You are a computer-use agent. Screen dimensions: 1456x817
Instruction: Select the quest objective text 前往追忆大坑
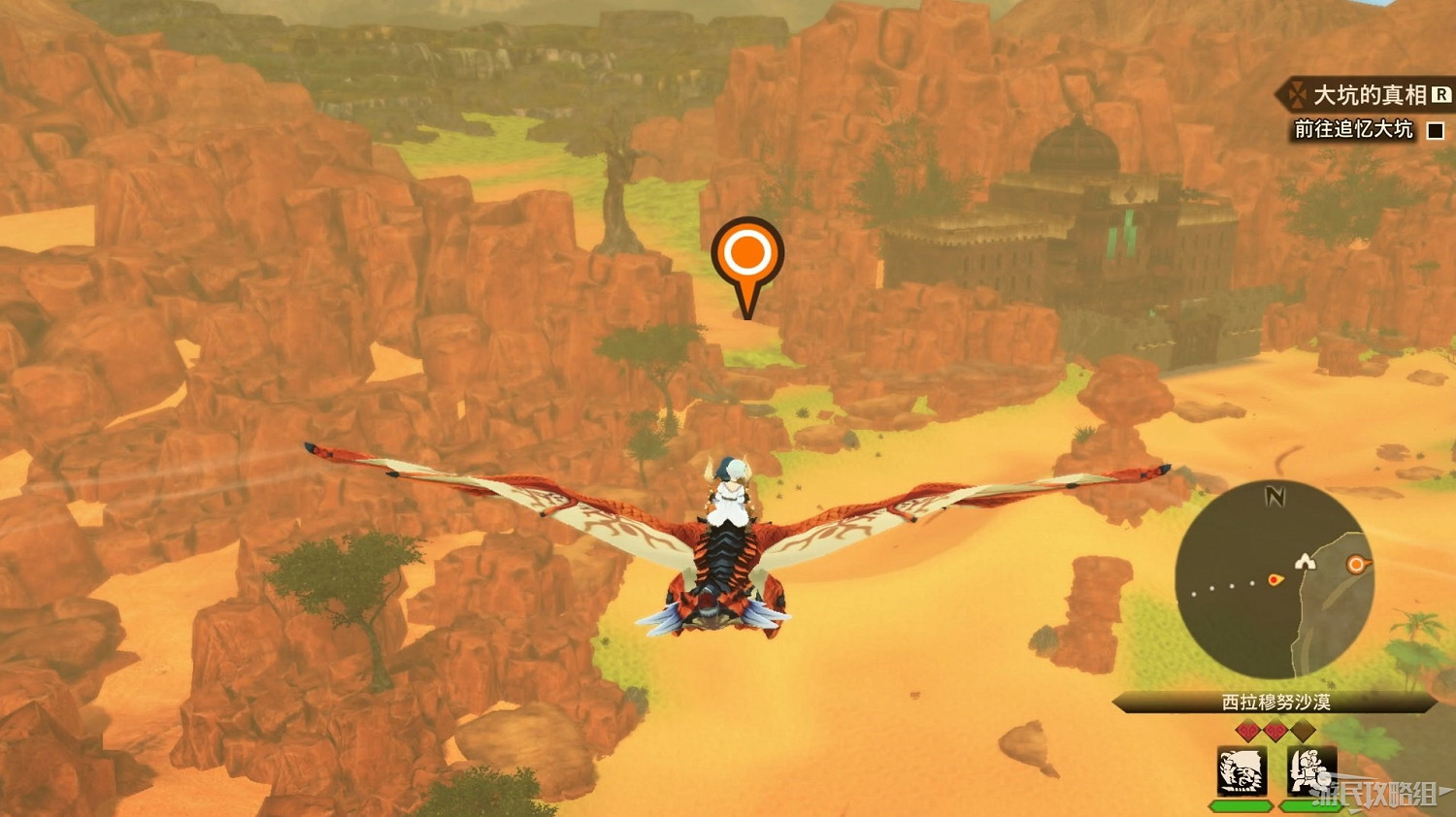tap(1353, 127)
